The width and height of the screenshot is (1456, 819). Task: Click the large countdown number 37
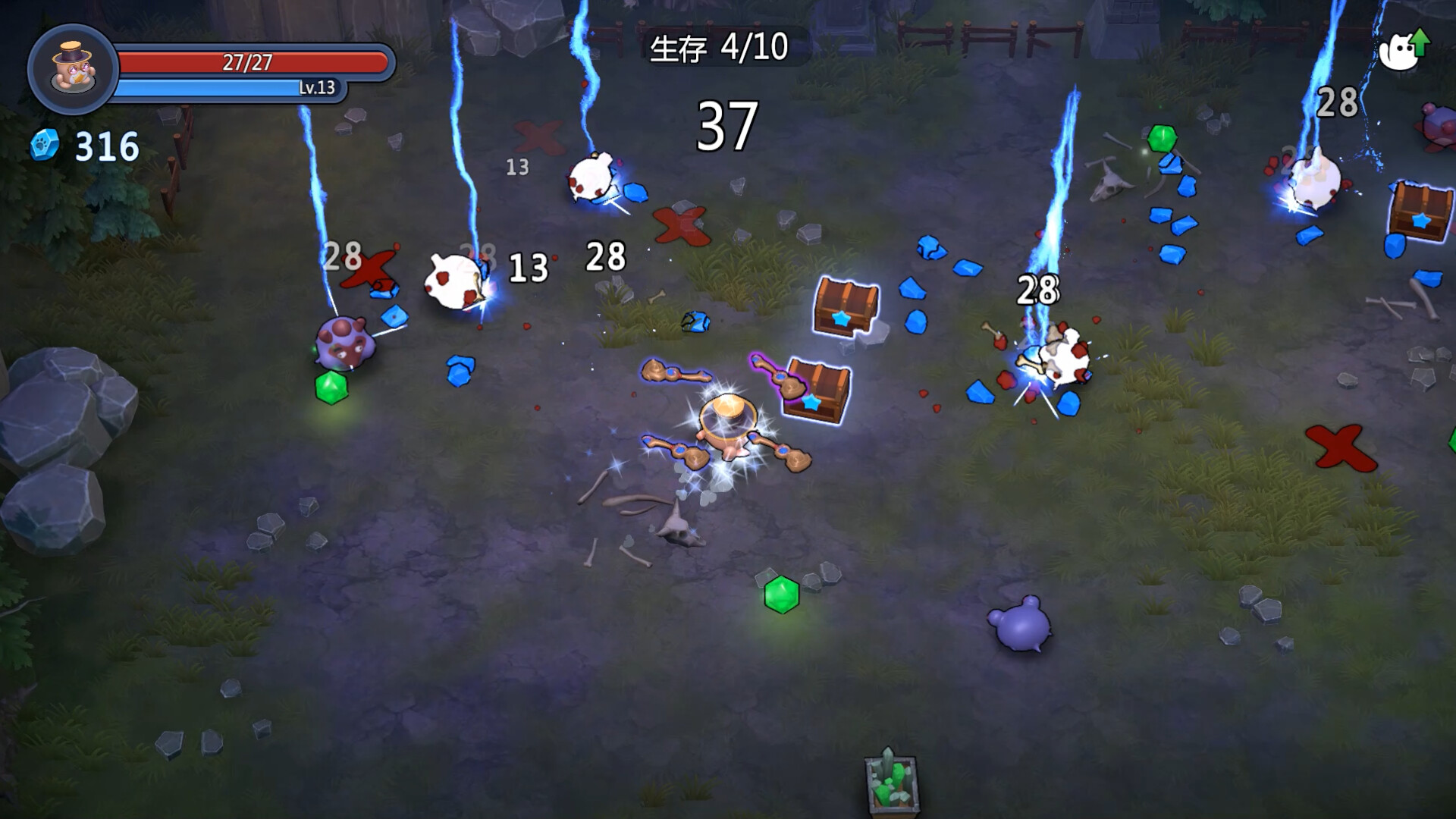point(730,126)
